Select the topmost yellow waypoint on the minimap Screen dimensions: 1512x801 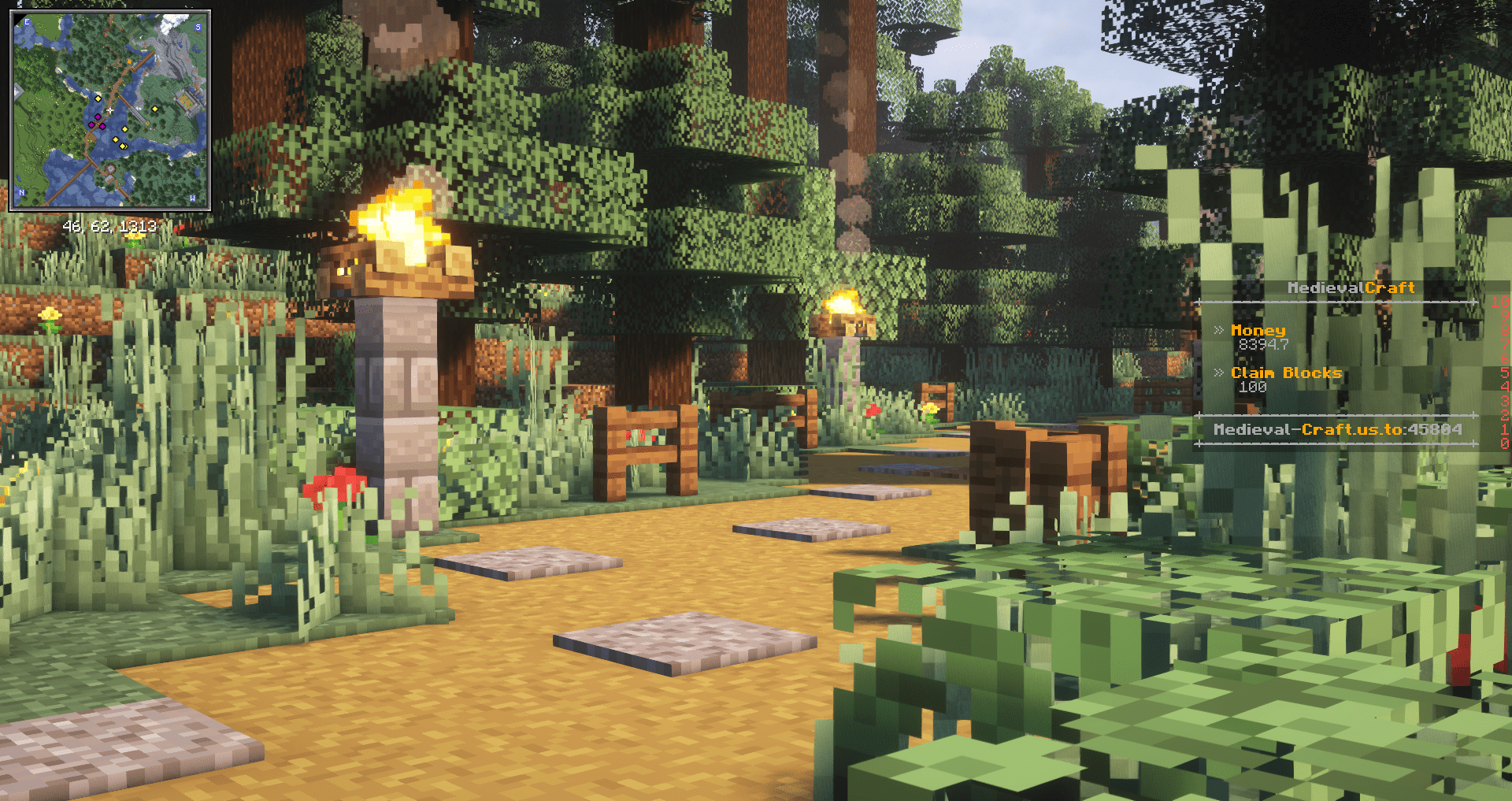coord(98,98)
